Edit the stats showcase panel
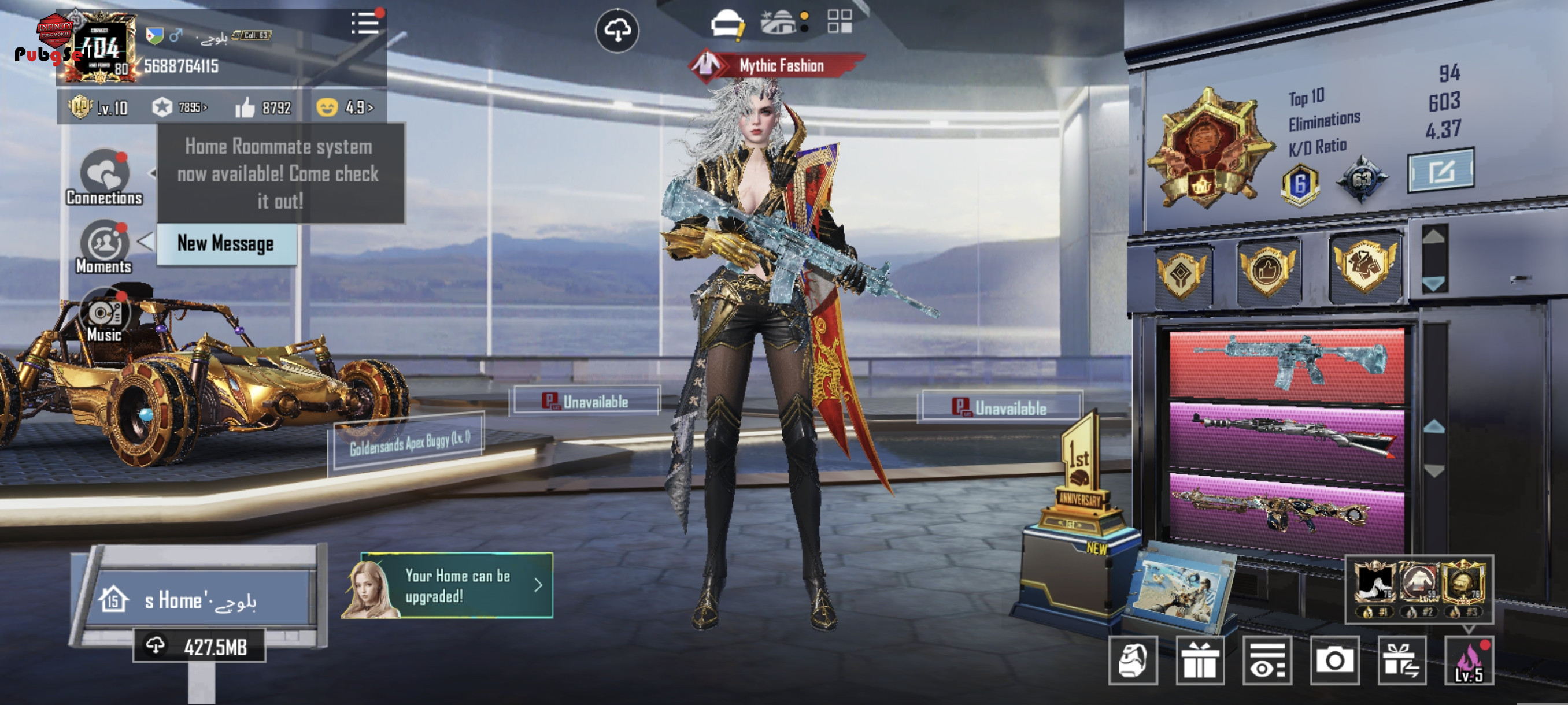Viewport: 1568px width, 705px height. (x=1440, y=171)
